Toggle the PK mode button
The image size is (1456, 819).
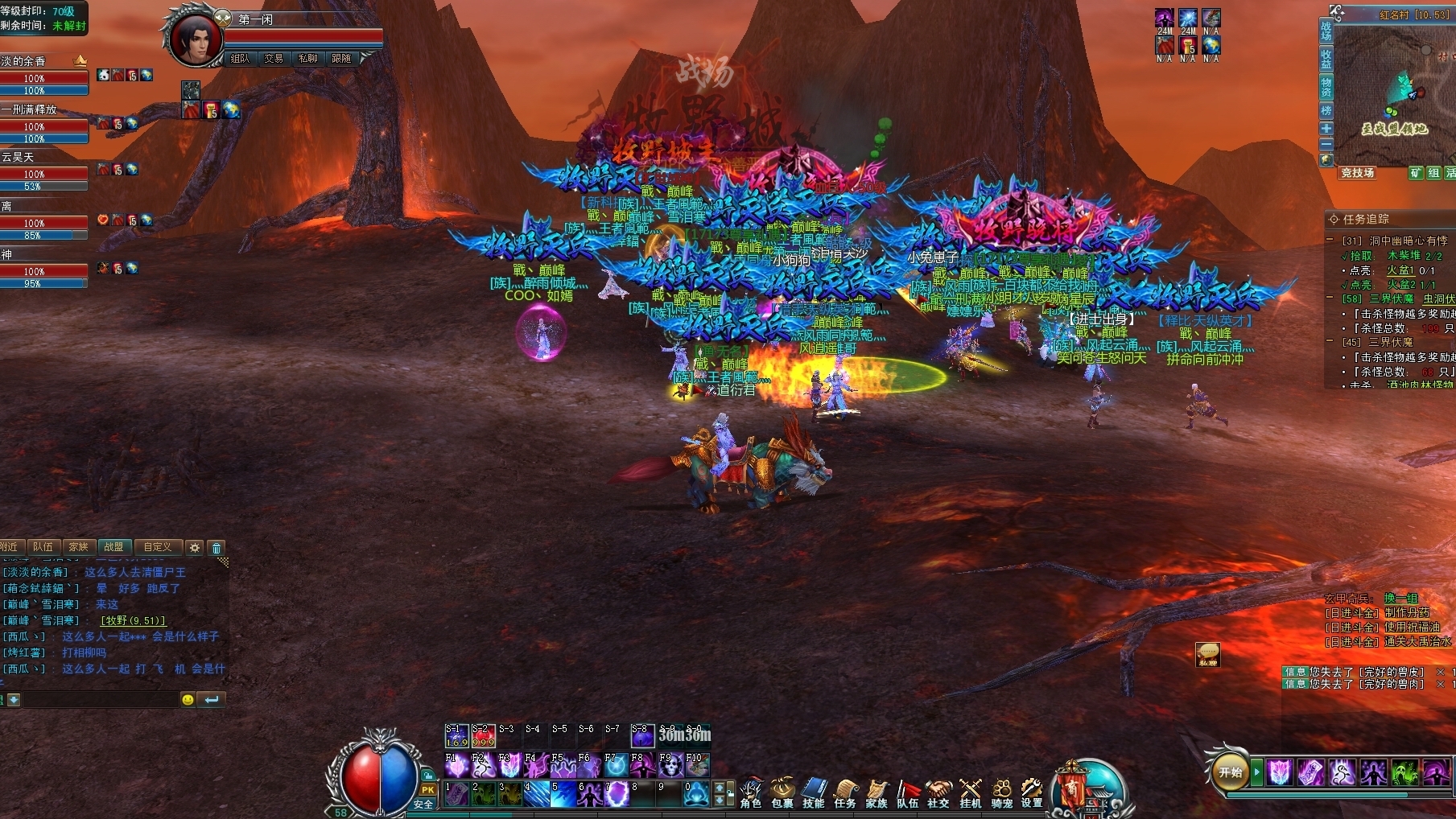click(427, 790)
